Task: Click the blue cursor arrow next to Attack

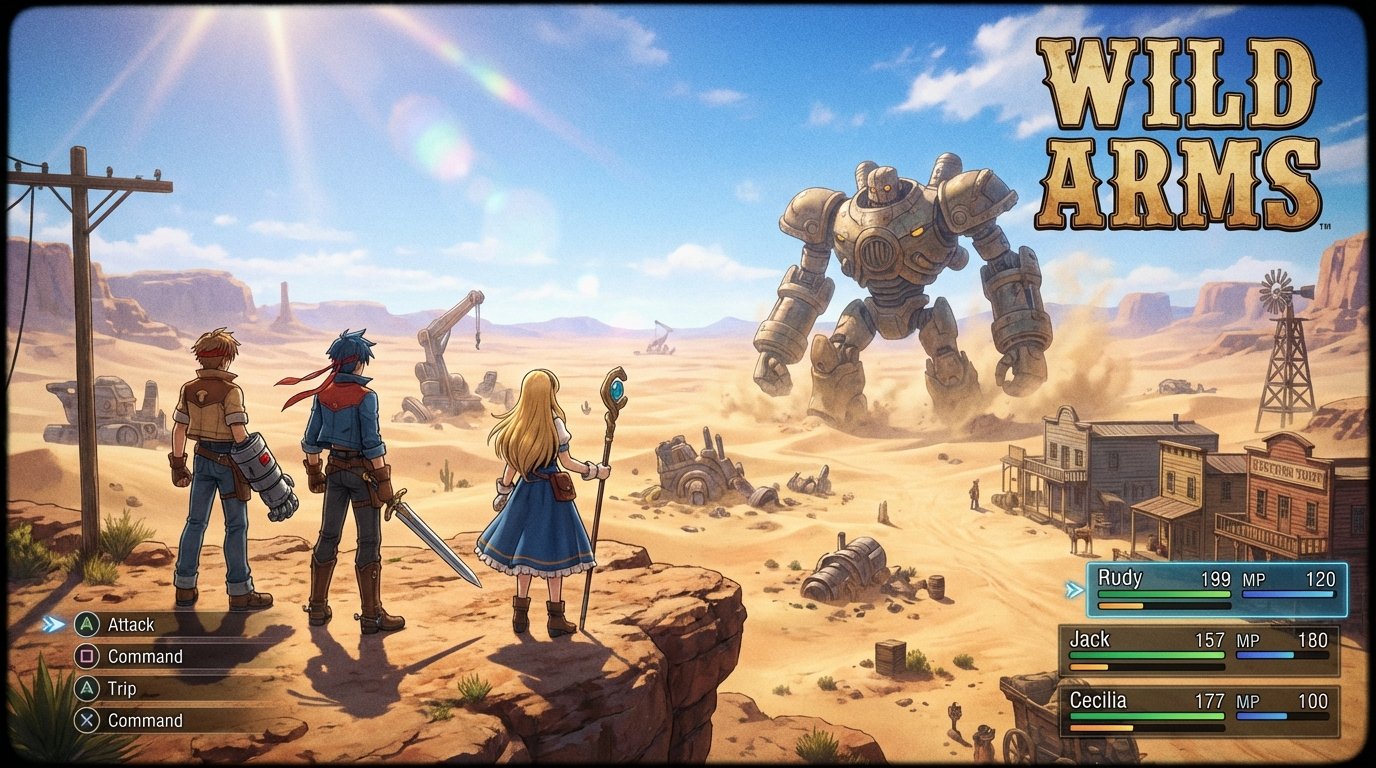Action: [x=50, y=624]
